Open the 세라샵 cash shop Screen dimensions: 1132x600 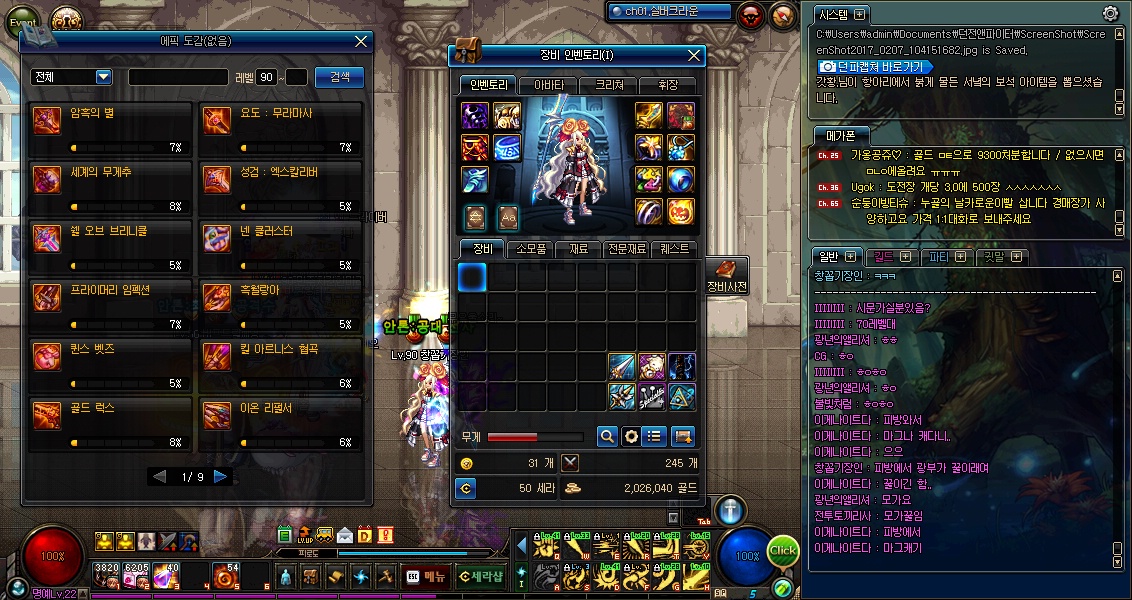click(481, 576)
